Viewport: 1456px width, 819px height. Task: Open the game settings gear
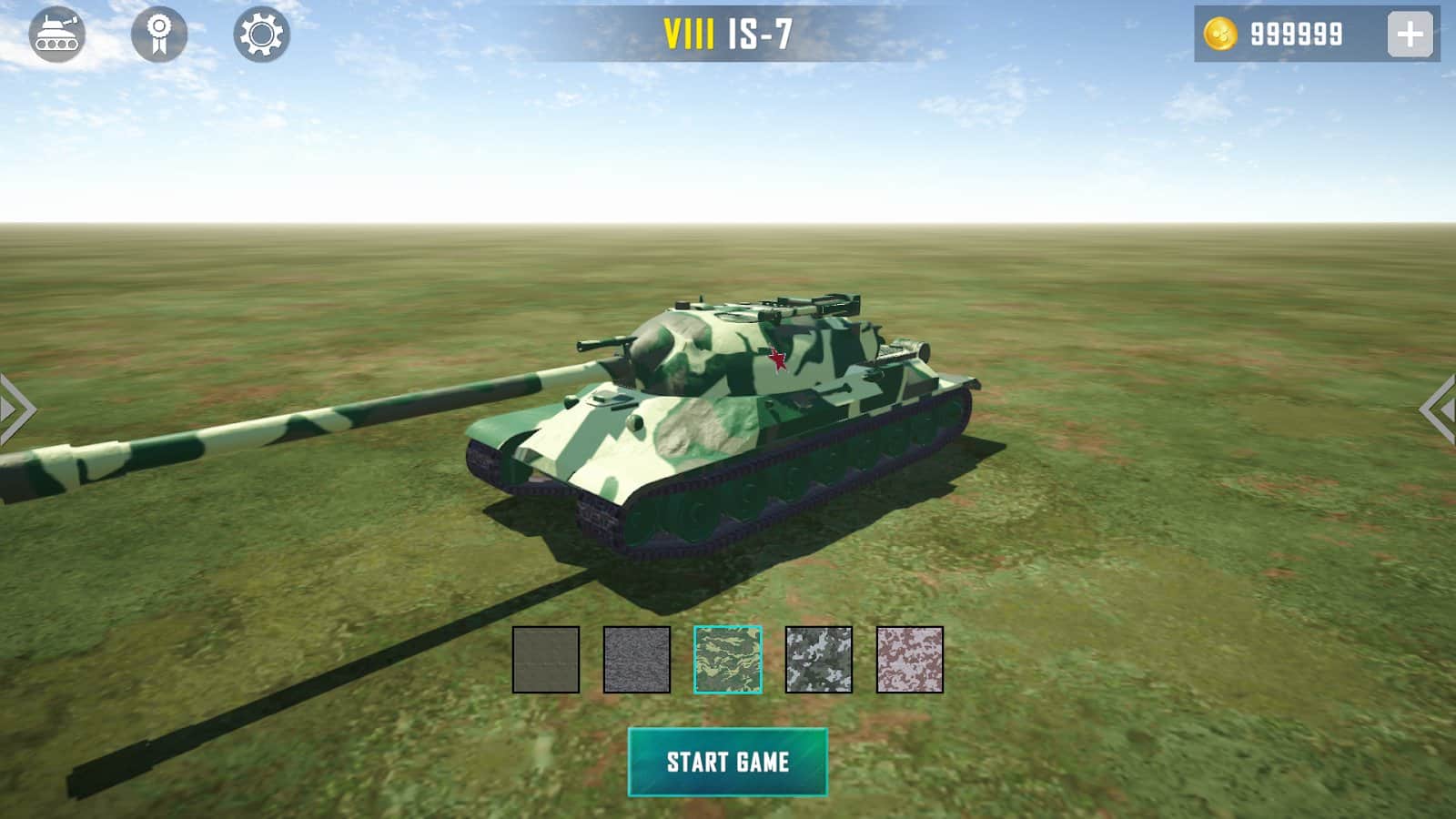point(260,35)
